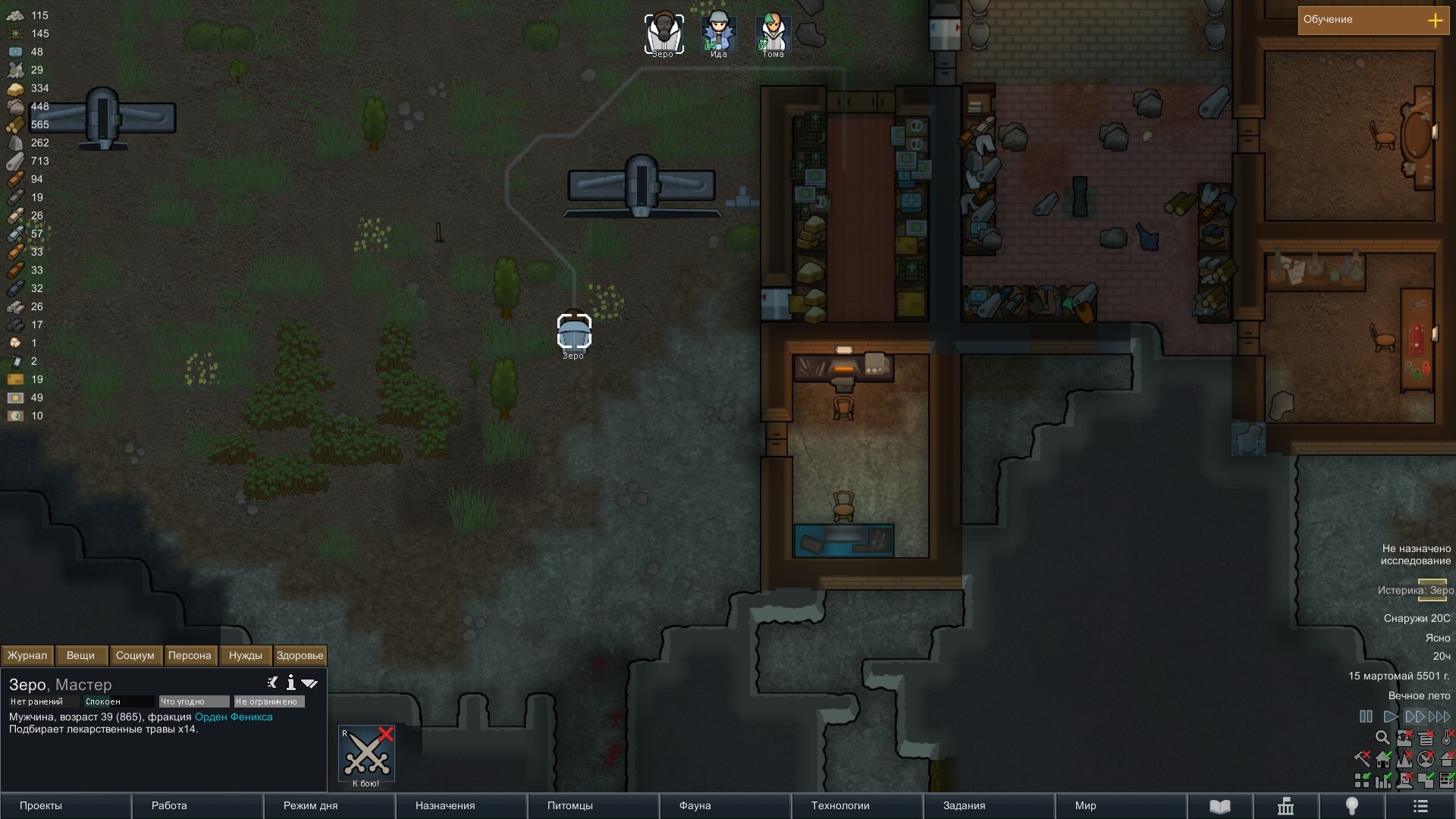Open the Здоровье health tab

[x=300, y=655]
